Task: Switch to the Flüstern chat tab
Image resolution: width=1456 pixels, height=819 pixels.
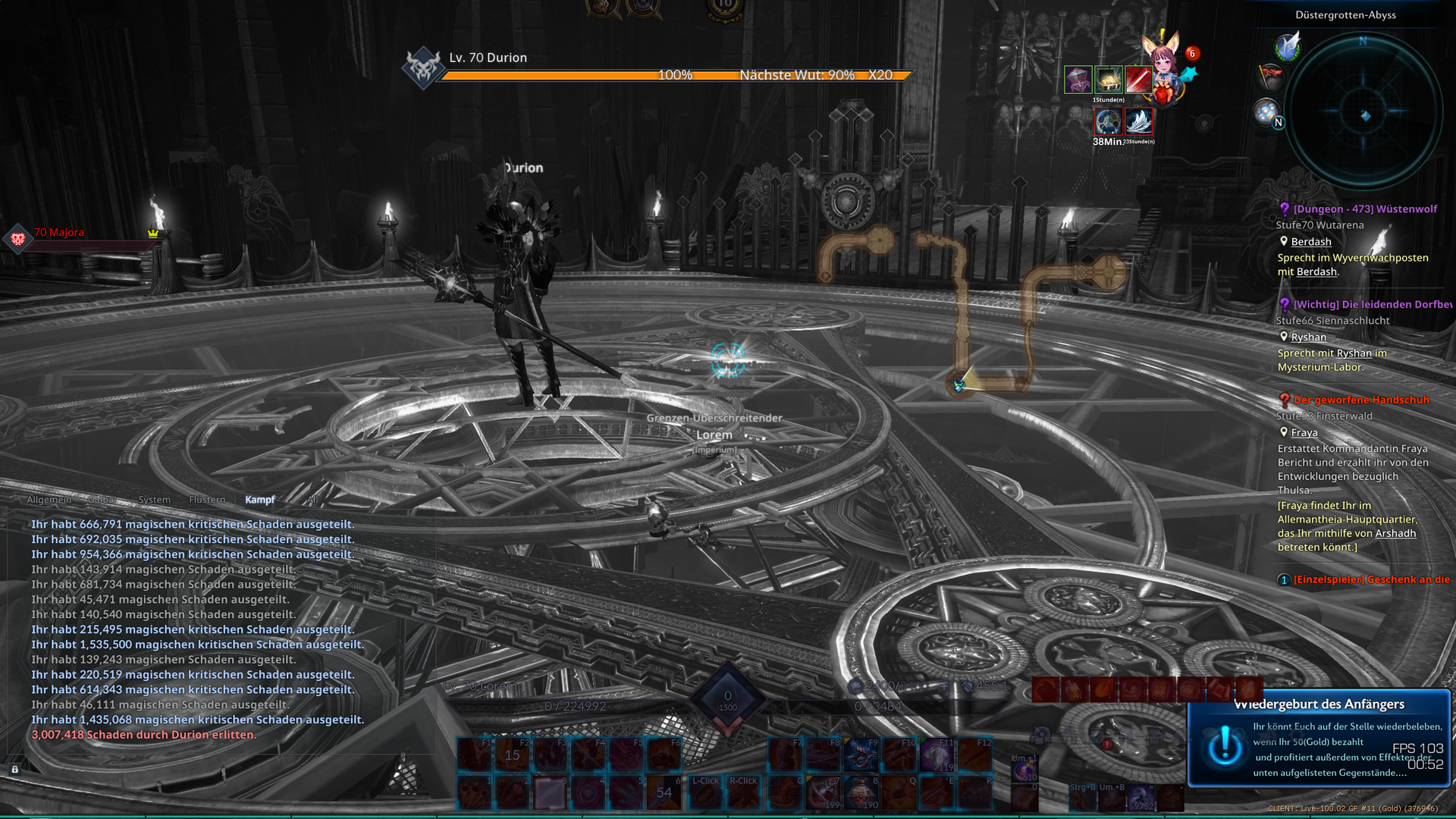Action: point(207,500)
